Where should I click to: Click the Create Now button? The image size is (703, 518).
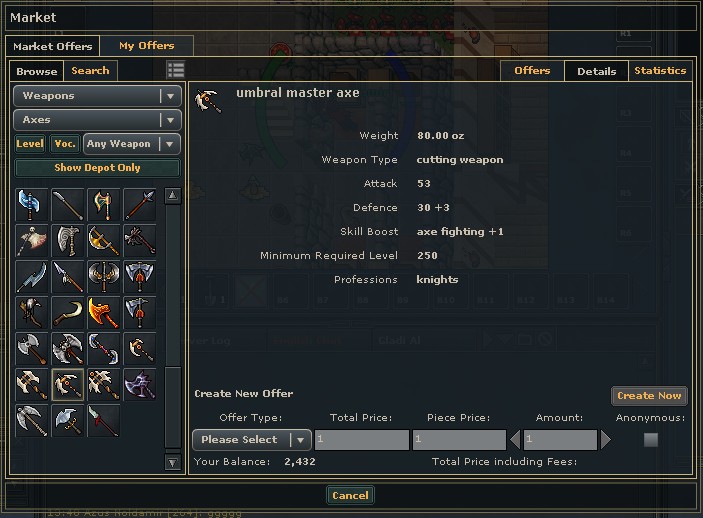point(649,396)
